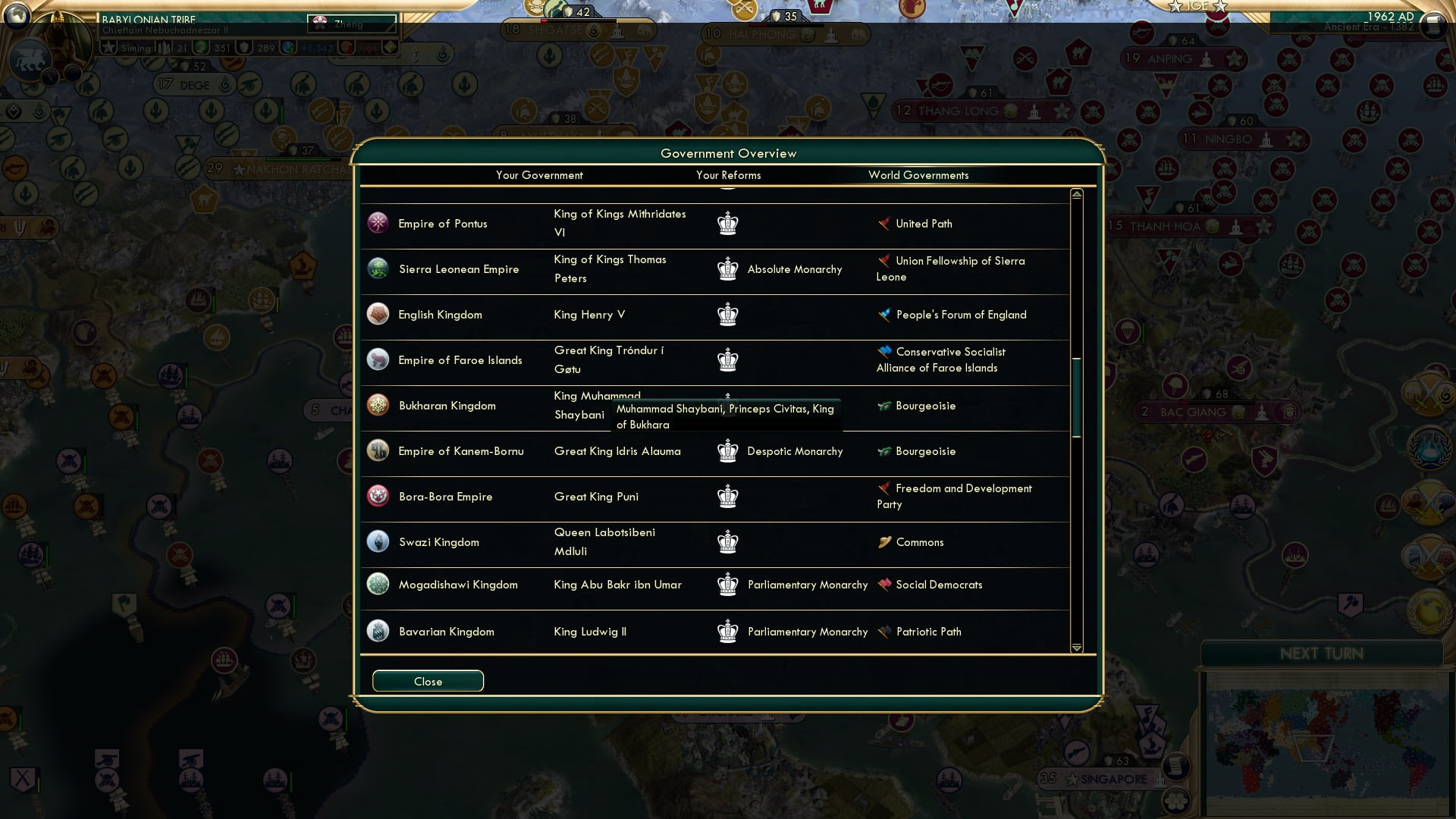This screenshot has width=1456, height=819.
Task: Select the English Kingdom civilization icon
Action: [x=378, y=313]
